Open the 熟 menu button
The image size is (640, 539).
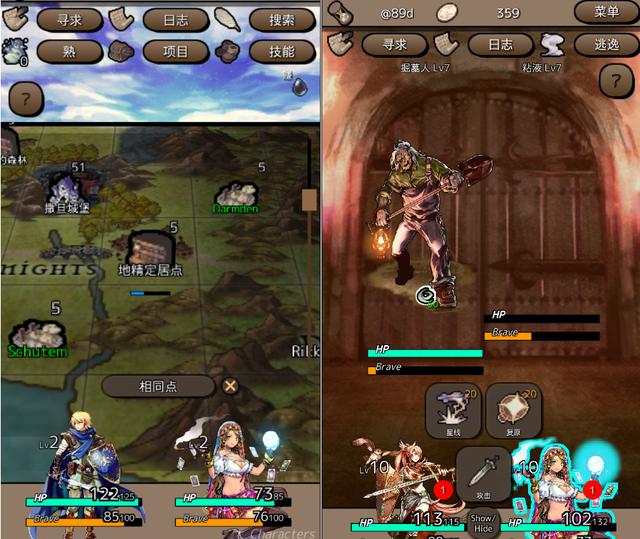tap(70, 51)
